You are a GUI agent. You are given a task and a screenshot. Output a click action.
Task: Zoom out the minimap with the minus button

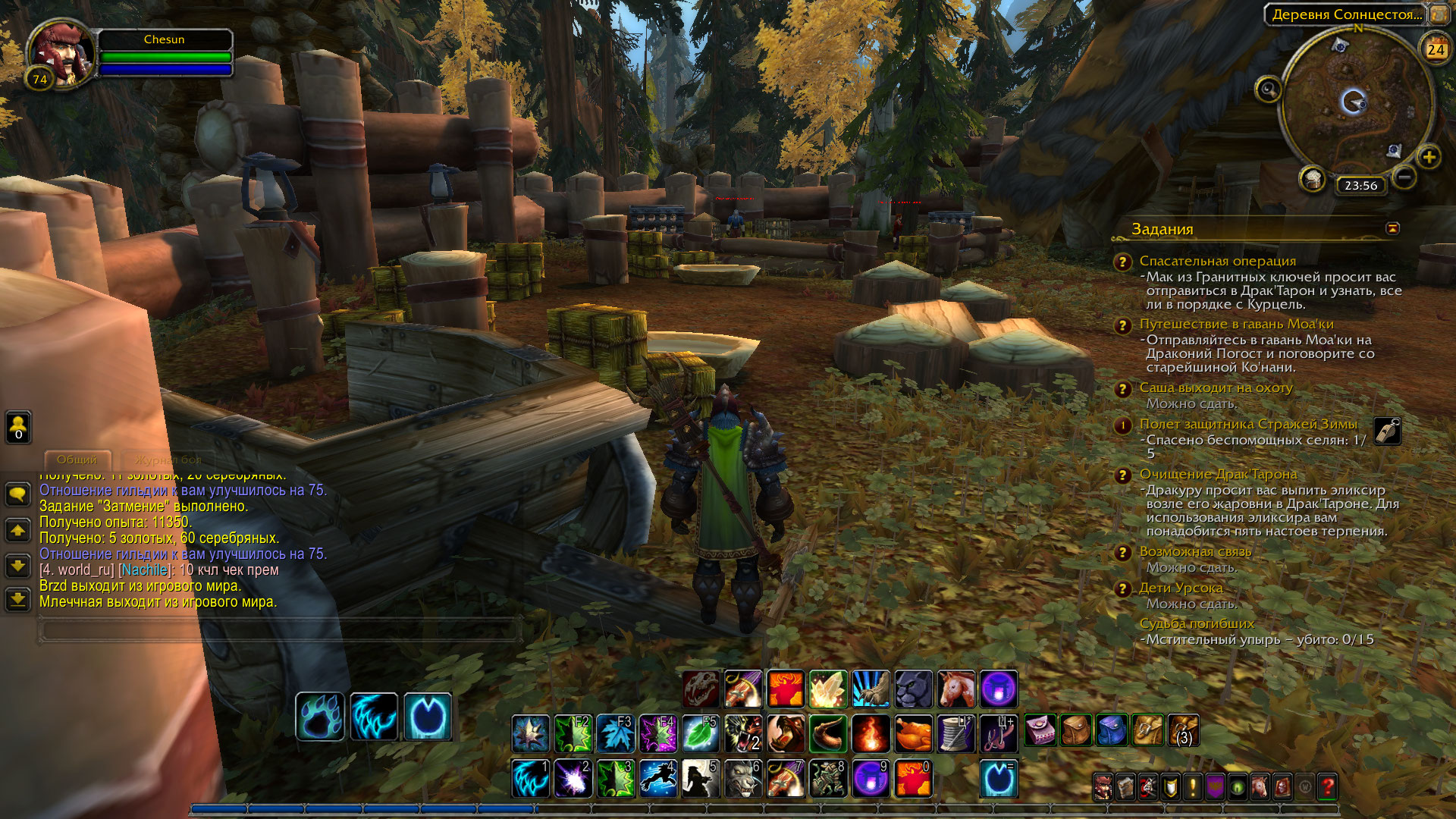pos(1404,177)
